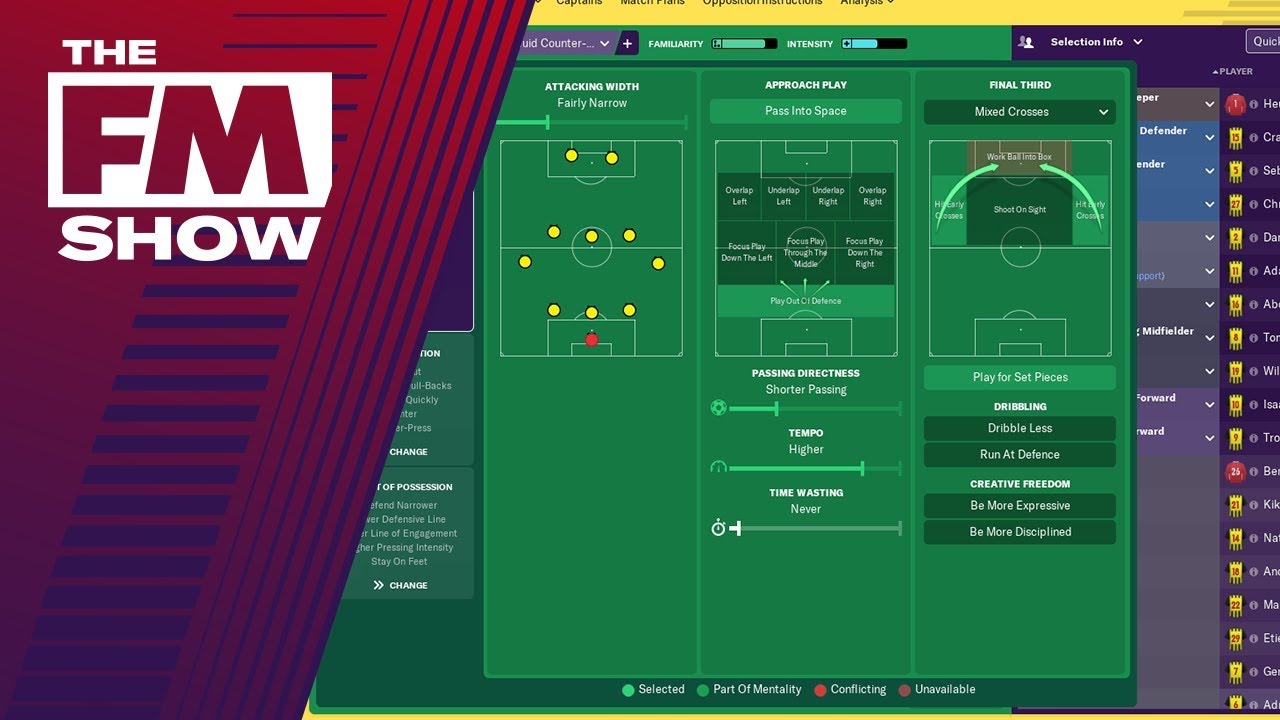1280x720 pixels.
Task: Click the Match Plans menu item
Action: pyautogui.click(x=653, y=3)
